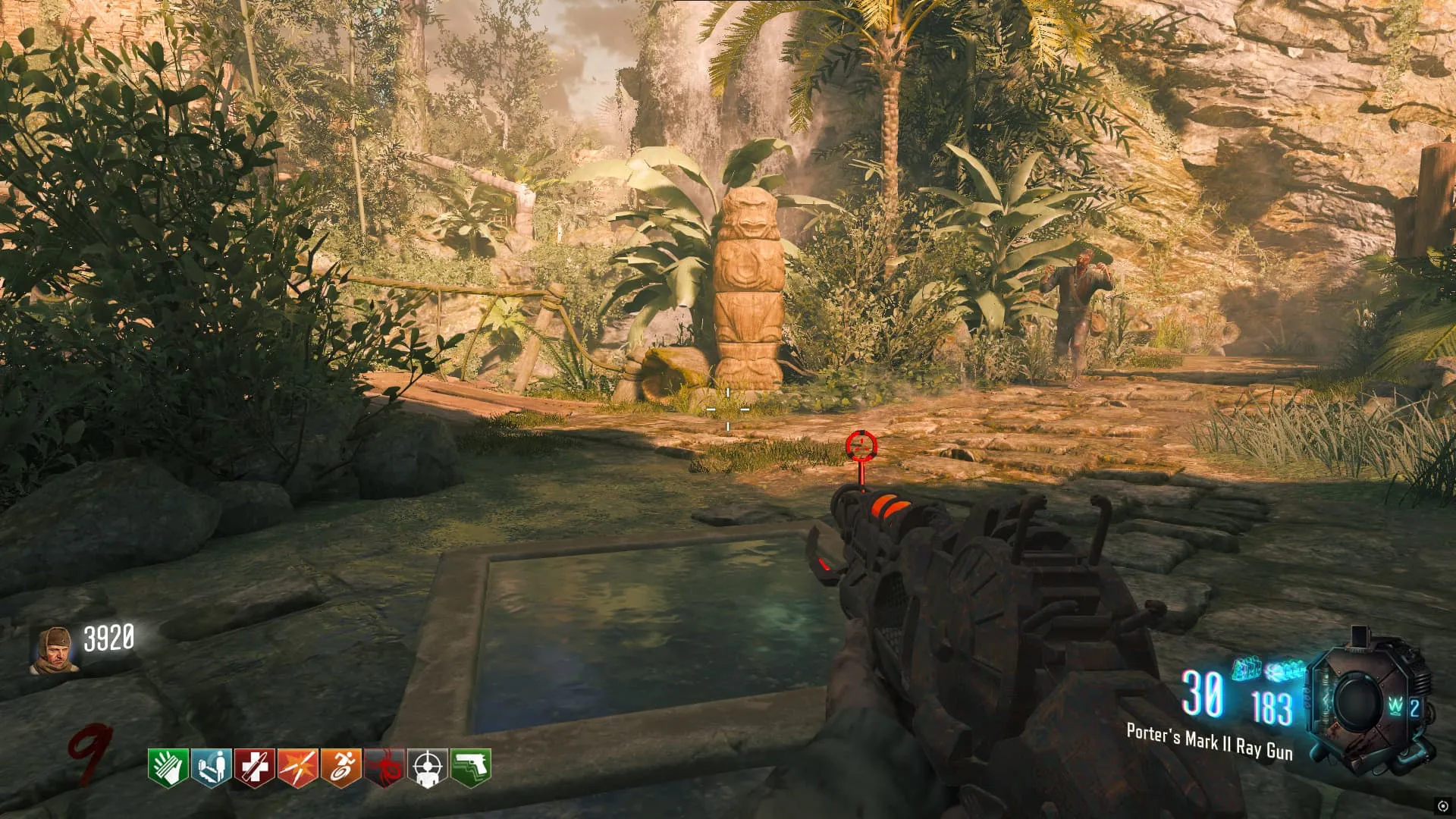1456x819 pixels.
Task: Click the Deadshot crosshair perk icon
Action: (x=427, y=767)
